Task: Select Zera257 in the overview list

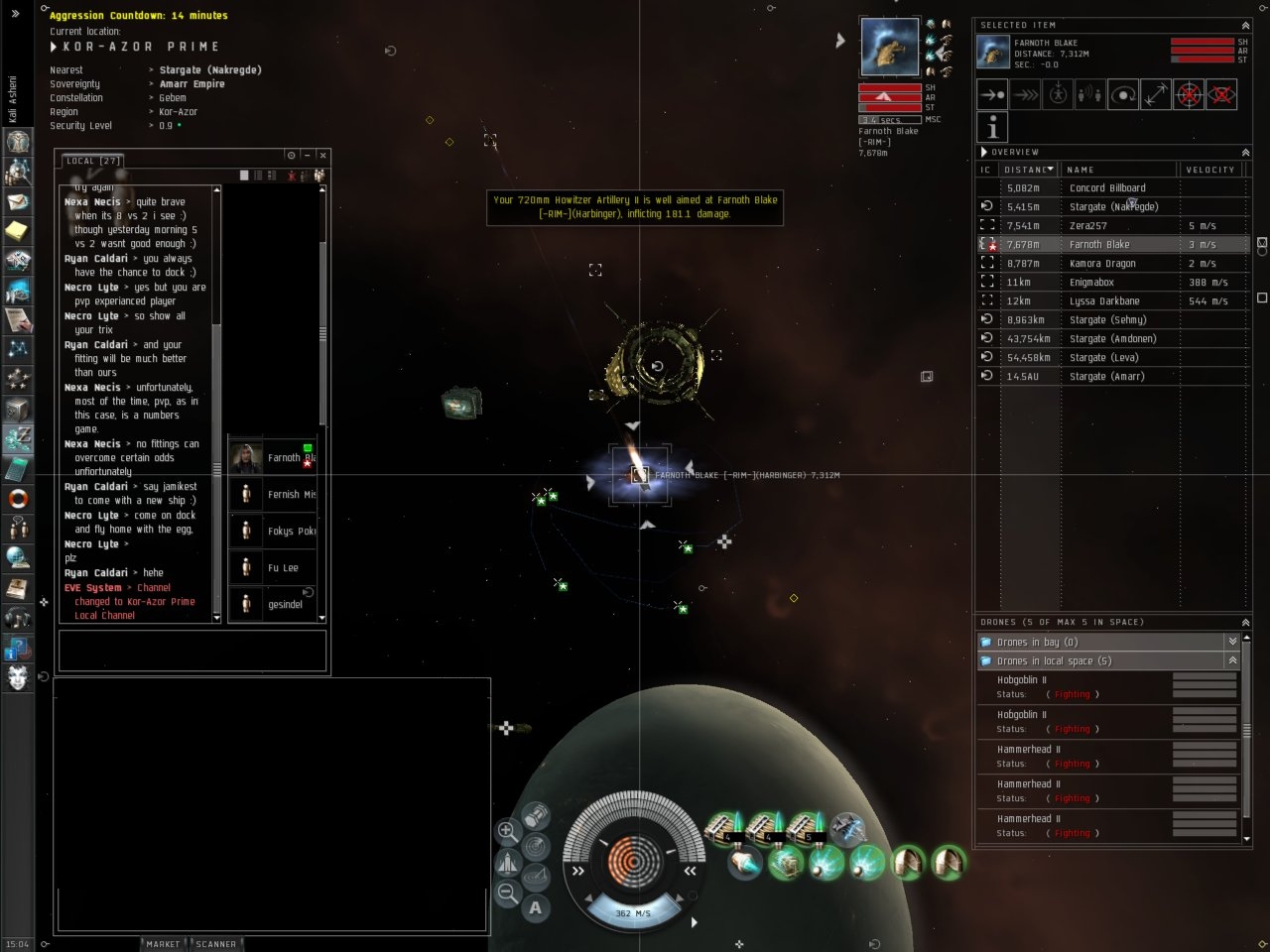Action: tap(1087, 225)
